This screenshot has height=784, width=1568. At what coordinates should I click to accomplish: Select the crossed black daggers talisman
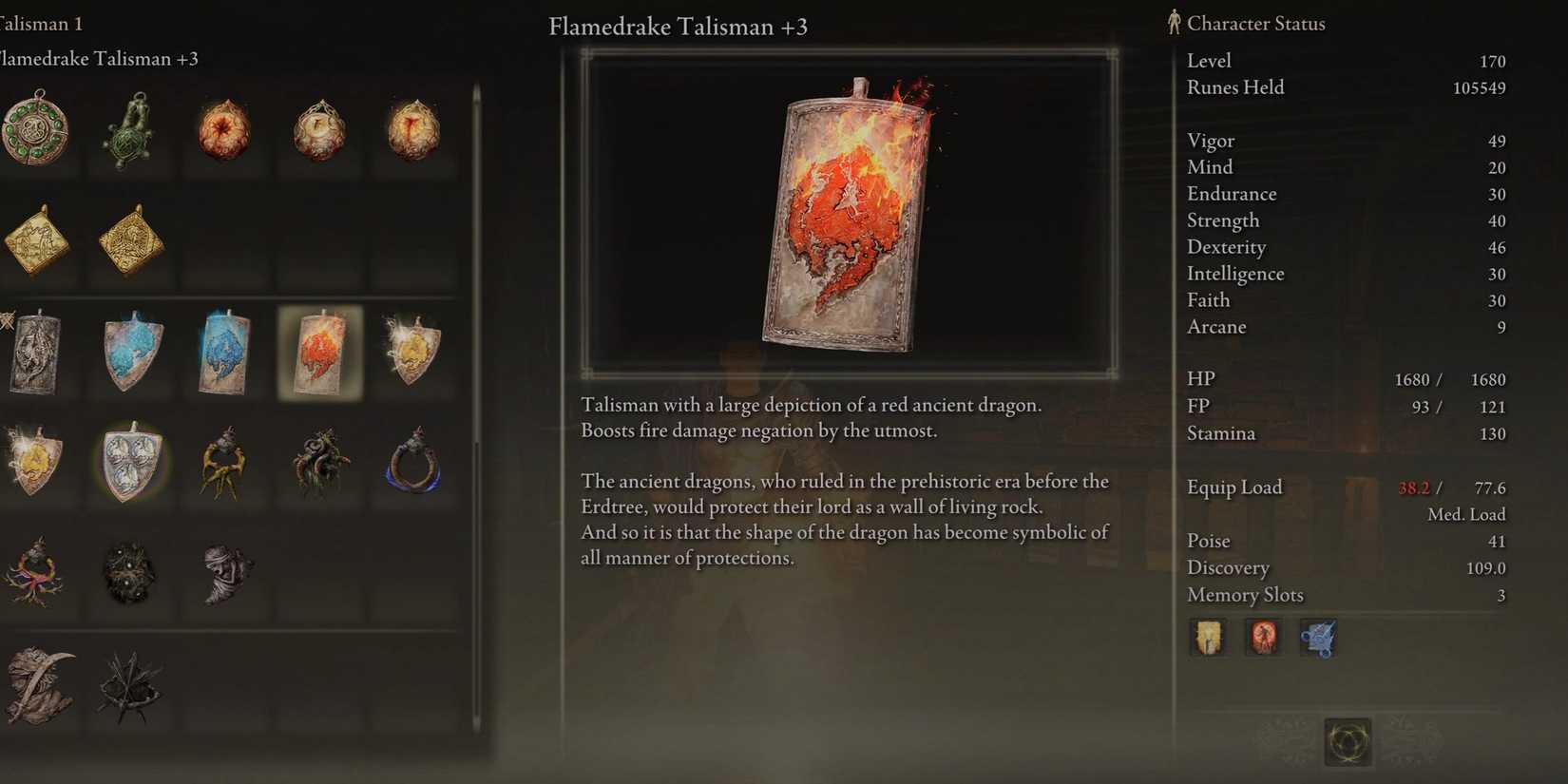point(130,689)
